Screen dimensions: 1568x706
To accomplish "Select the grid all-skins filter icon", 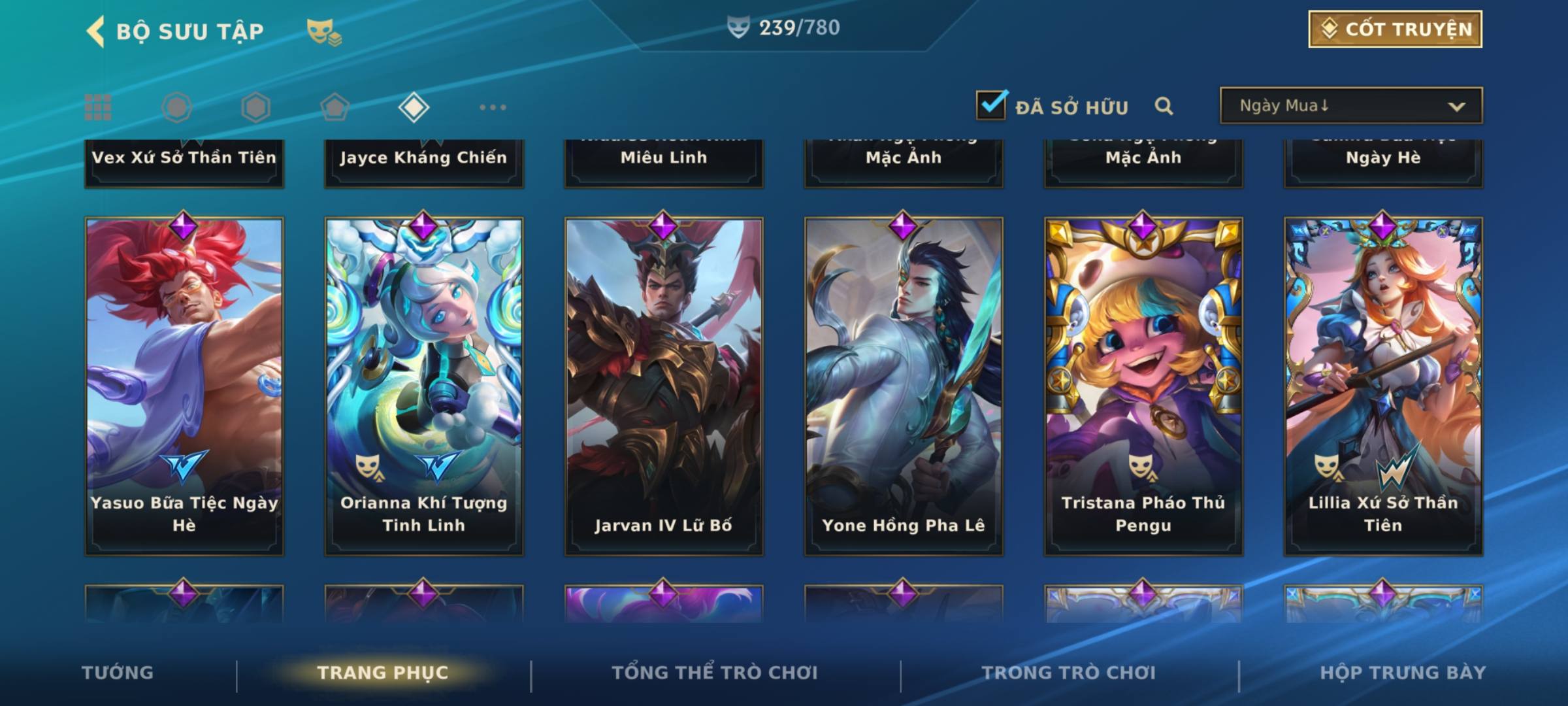I will pyautogui.click(x=98, y=107).
